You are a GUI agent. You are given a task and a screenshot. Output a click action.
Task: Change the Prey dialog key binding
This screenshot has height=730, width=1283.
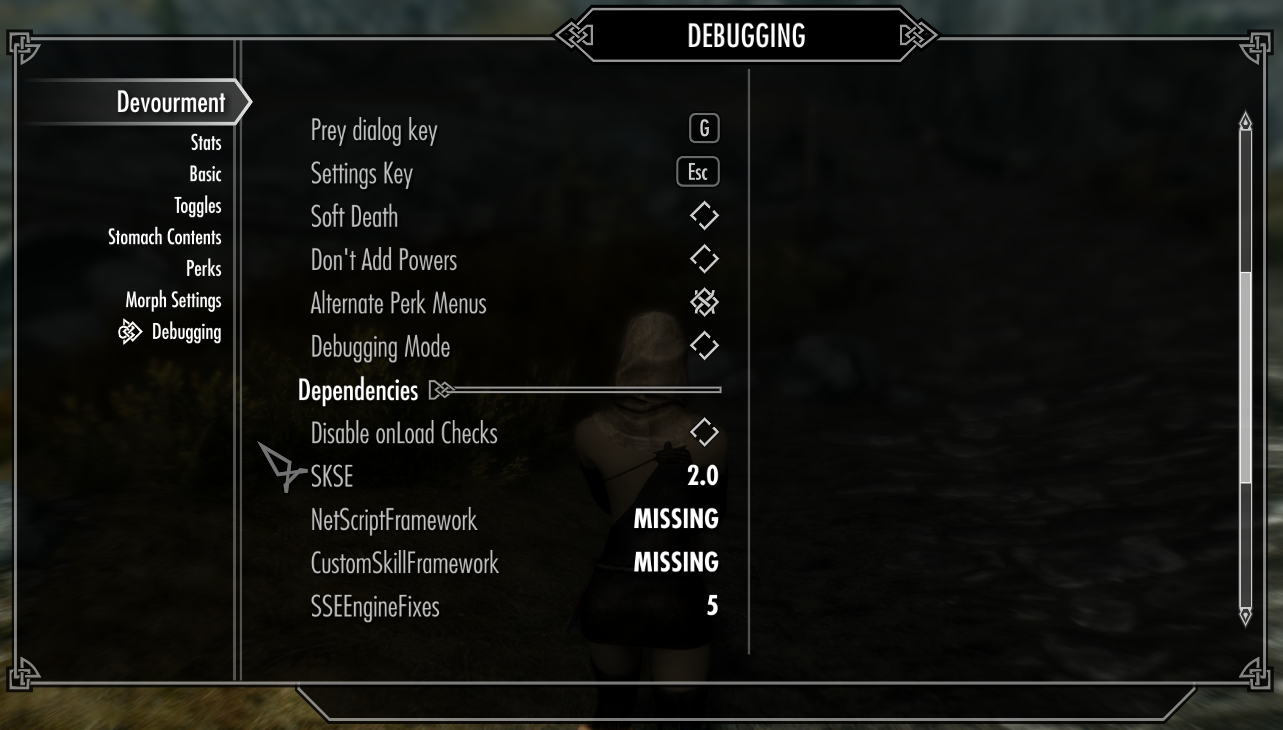click(x=703, y=129)
